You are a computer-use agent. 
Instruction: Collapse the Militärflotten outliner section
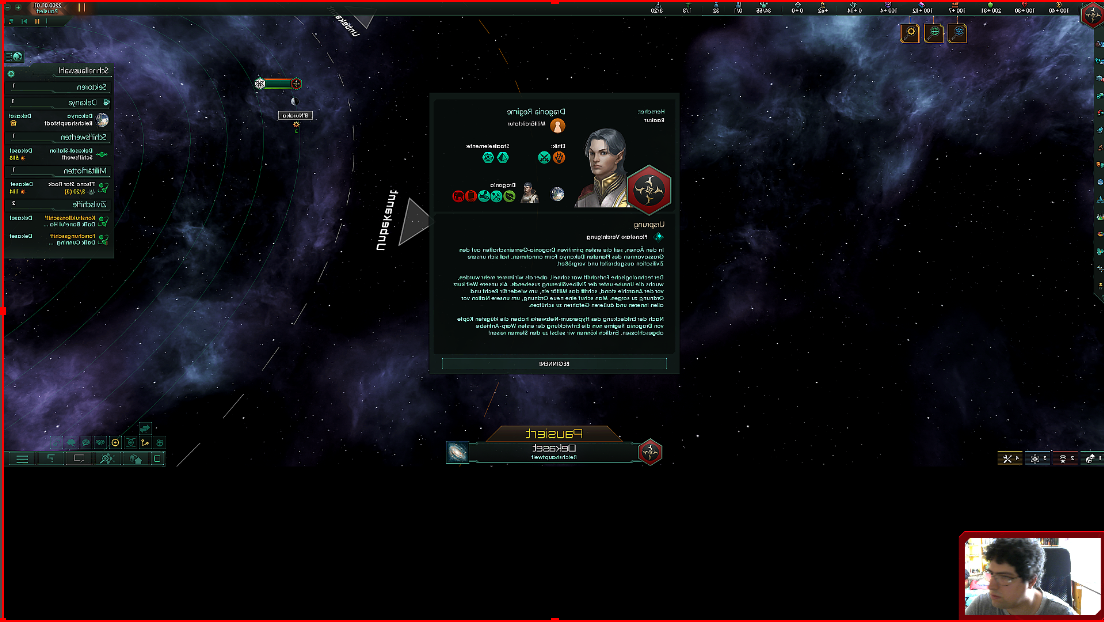click(x=60, y=170)
